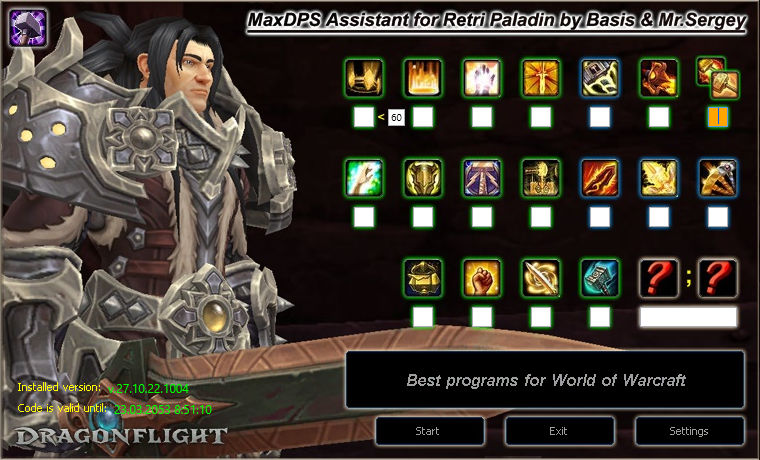Select the golden swirling sword ability icon
The height and width of the screenshot is (460, 760).
pos(541,277)
